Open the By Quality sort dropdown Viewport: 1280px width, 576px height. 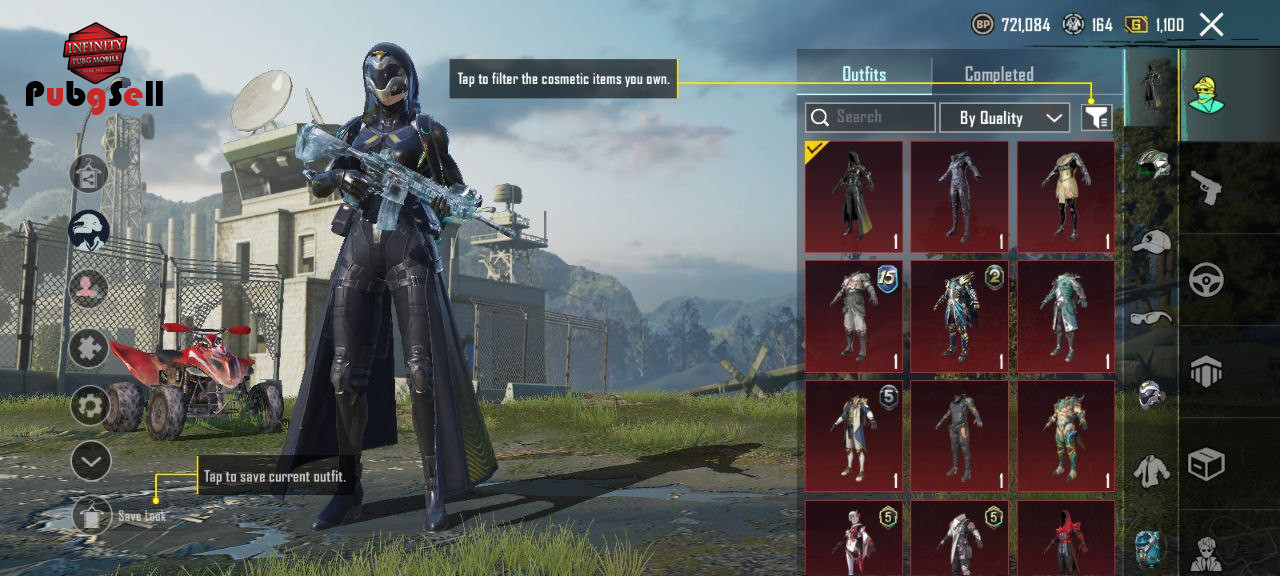point(1005,118)
